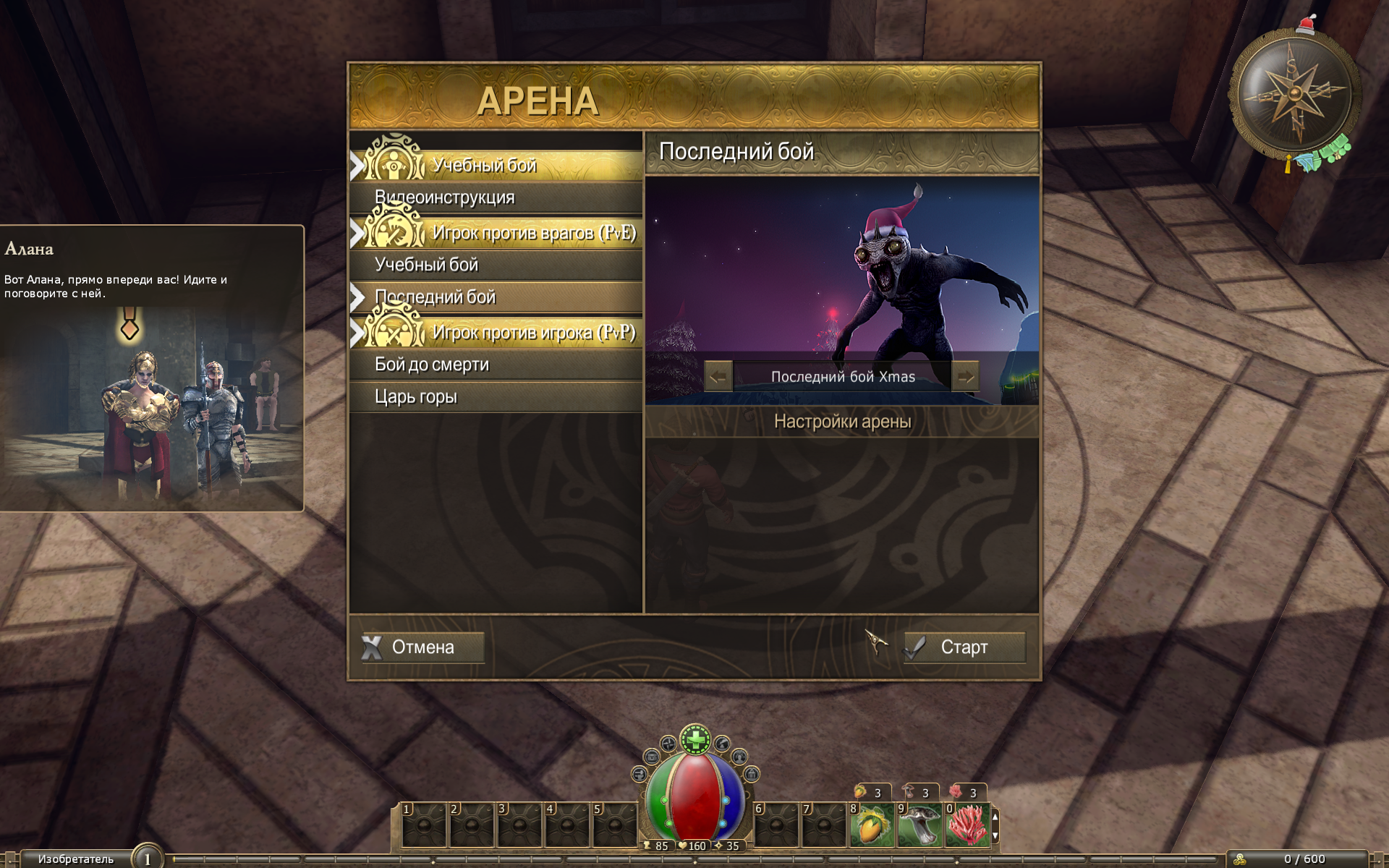This screenshot has width=1389, height=868.
Task: Use the yellow fruit in hotbar slot 8
Action: (x=872, y=825)
